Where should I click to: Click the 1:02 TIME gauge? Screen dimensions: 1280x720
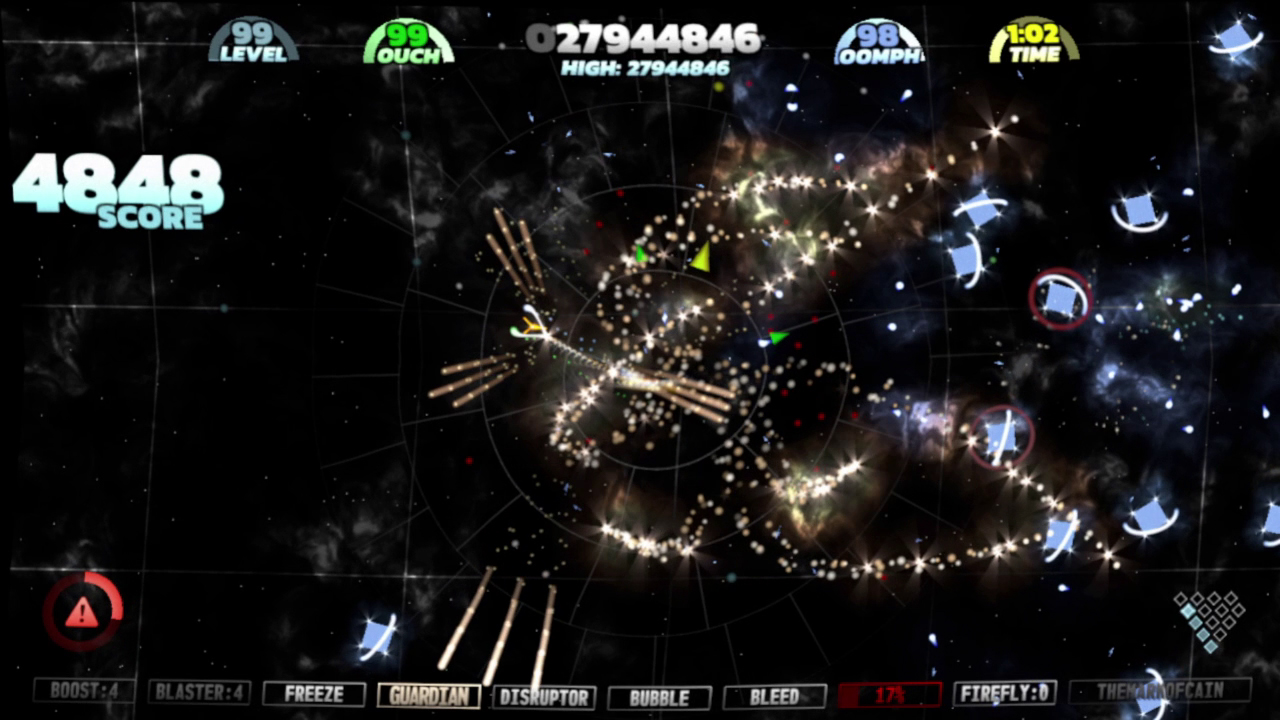pos(1034,40)
